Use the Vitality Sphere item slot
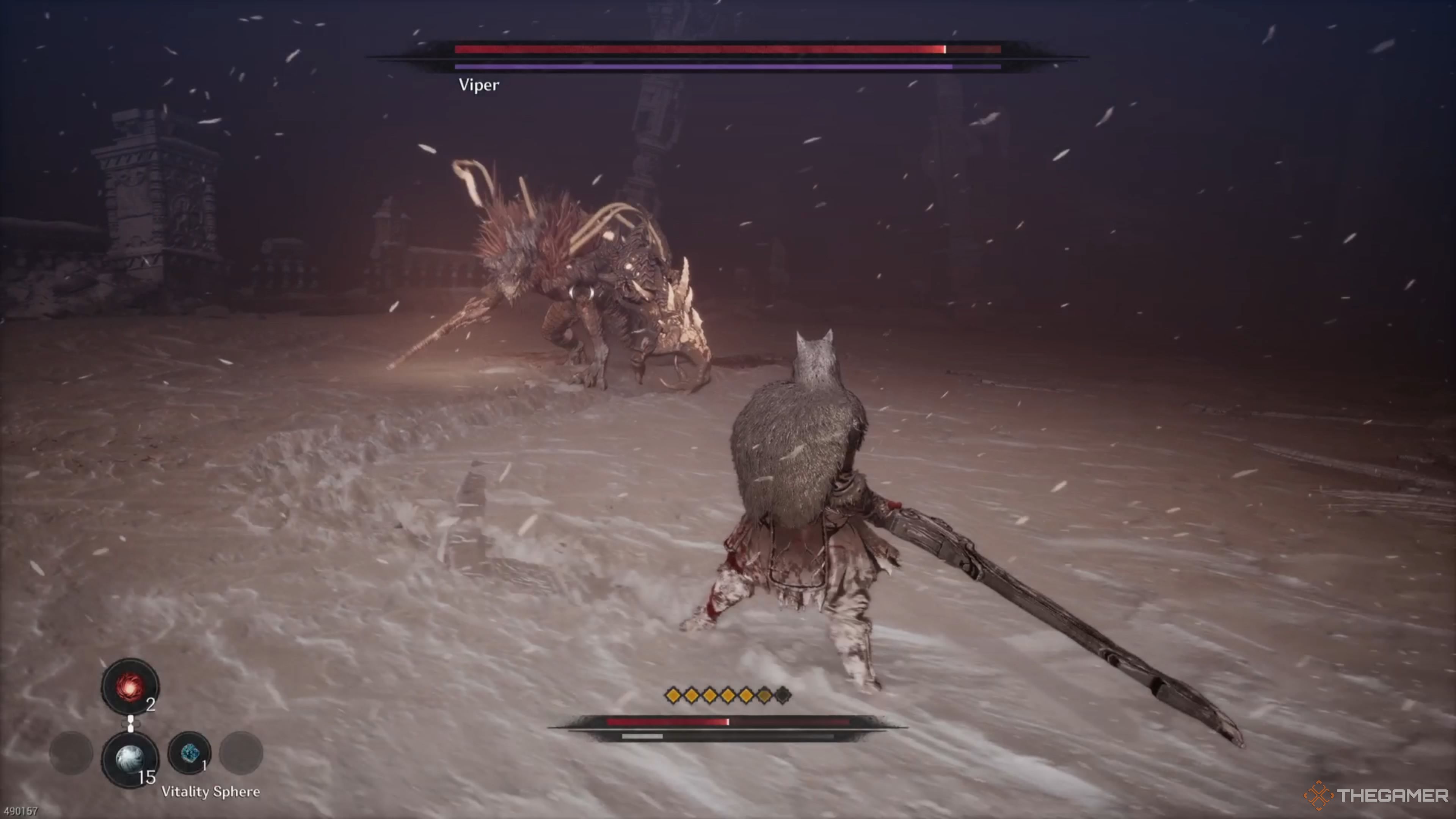This screenshot has height=819, width=1456. 130,759
